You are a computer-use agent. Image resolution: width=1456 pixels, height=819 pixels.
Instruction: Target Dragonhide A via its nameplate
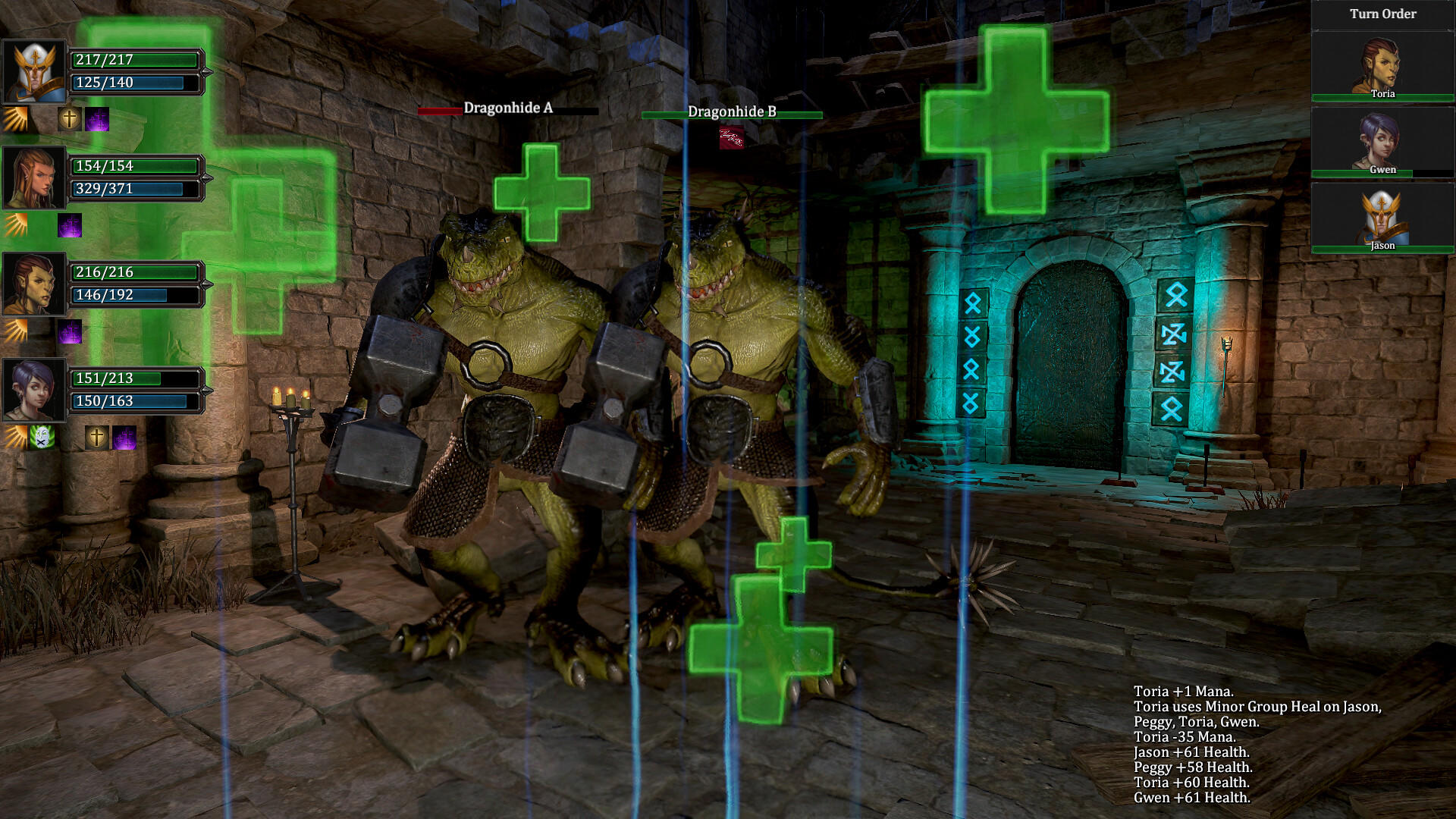click(507, 108)
